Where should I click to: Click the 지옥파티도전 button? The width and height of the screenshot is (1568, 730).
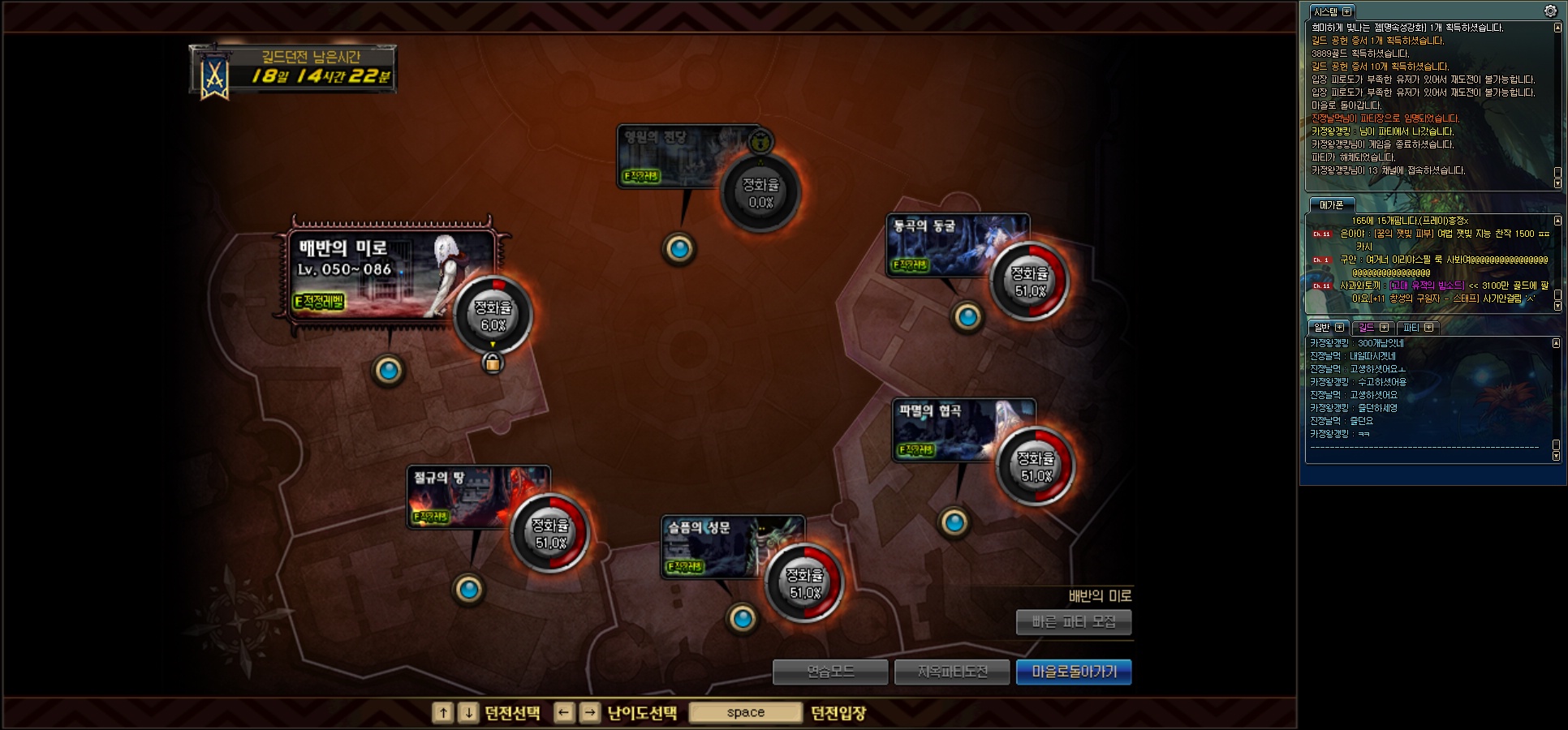click(x=952, y=672)
